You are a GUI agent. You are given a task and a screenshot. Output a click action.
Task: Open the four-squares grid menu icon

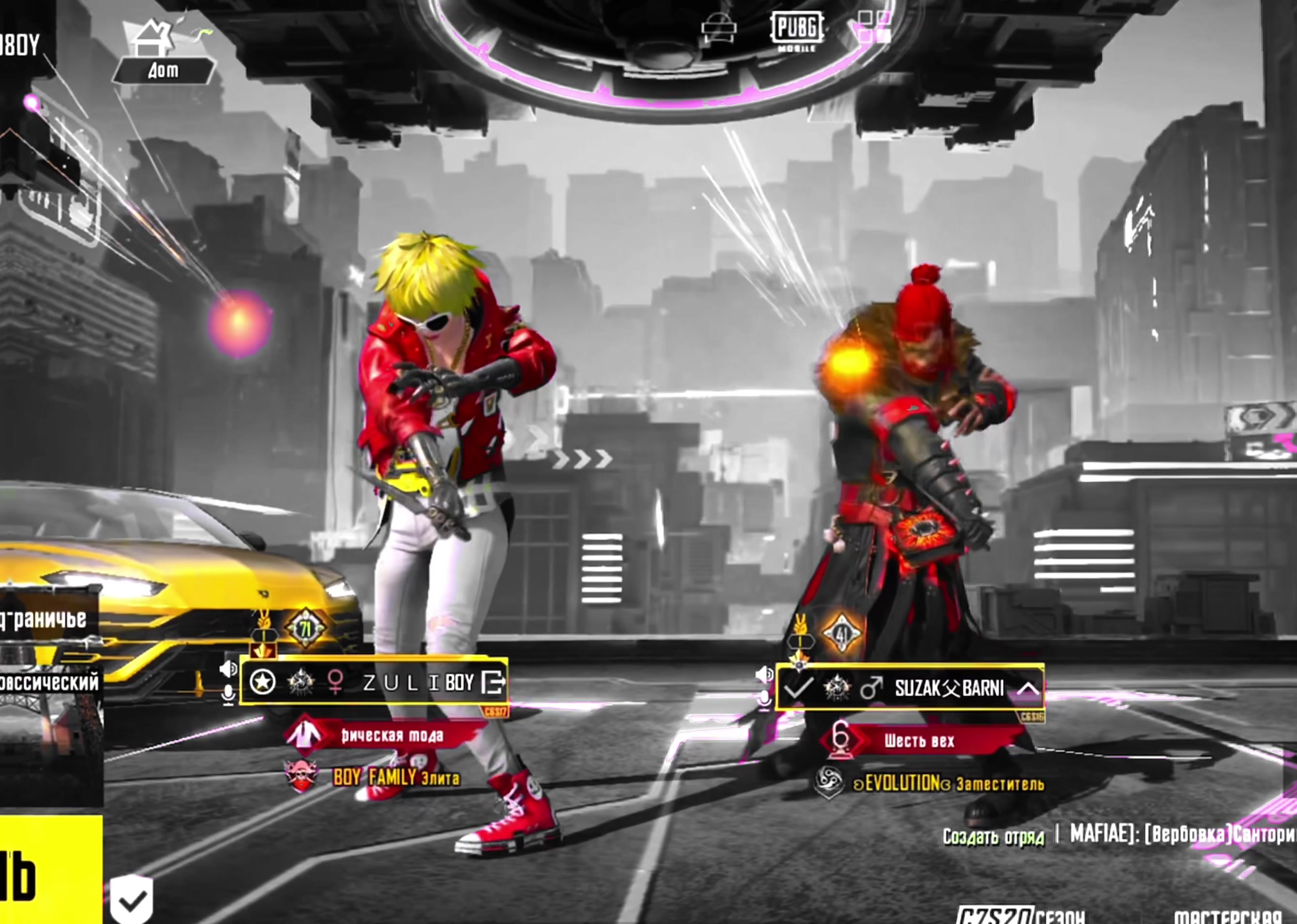[874, 27]
